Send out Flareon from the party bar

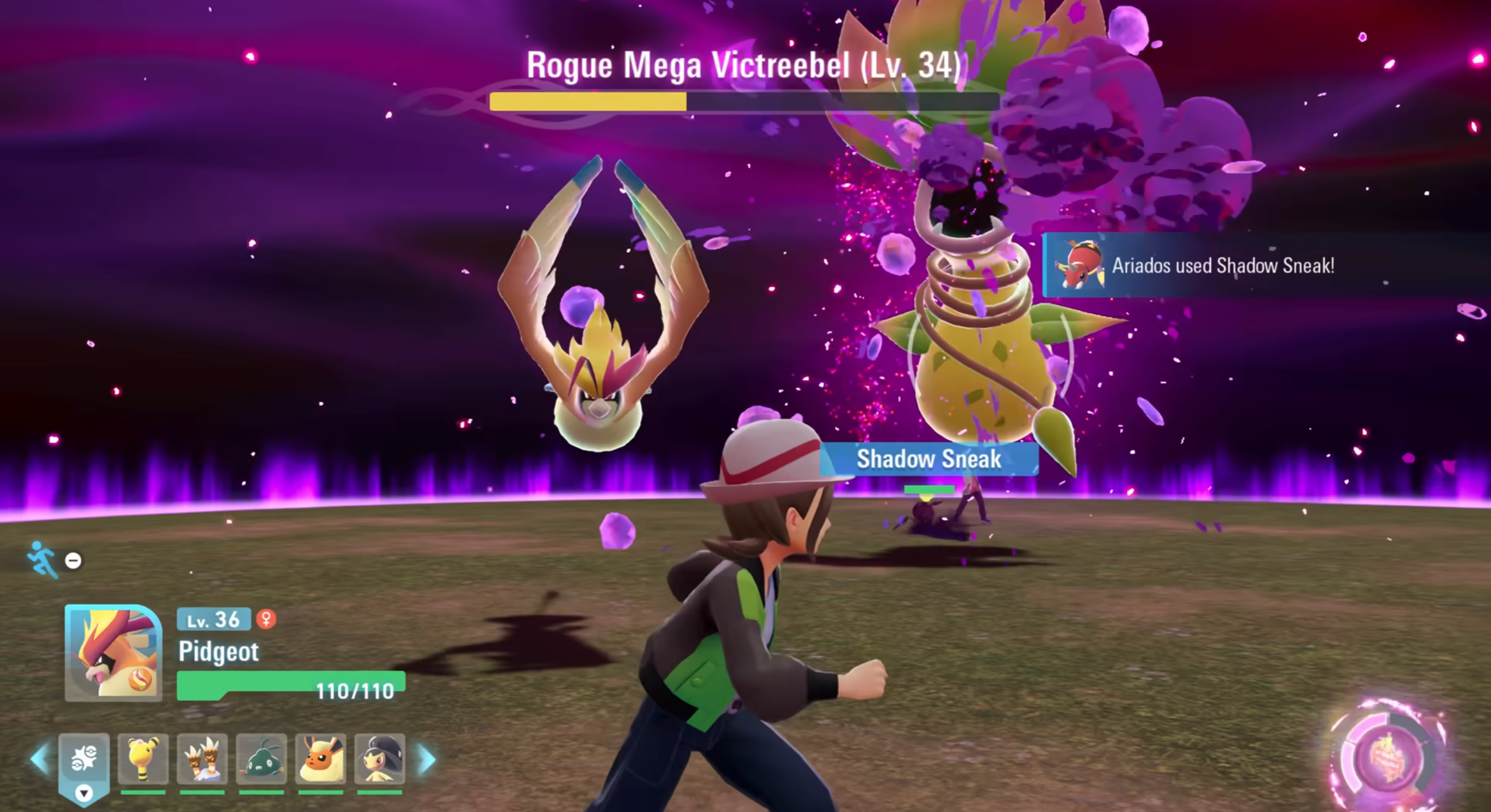pos(320,758)
